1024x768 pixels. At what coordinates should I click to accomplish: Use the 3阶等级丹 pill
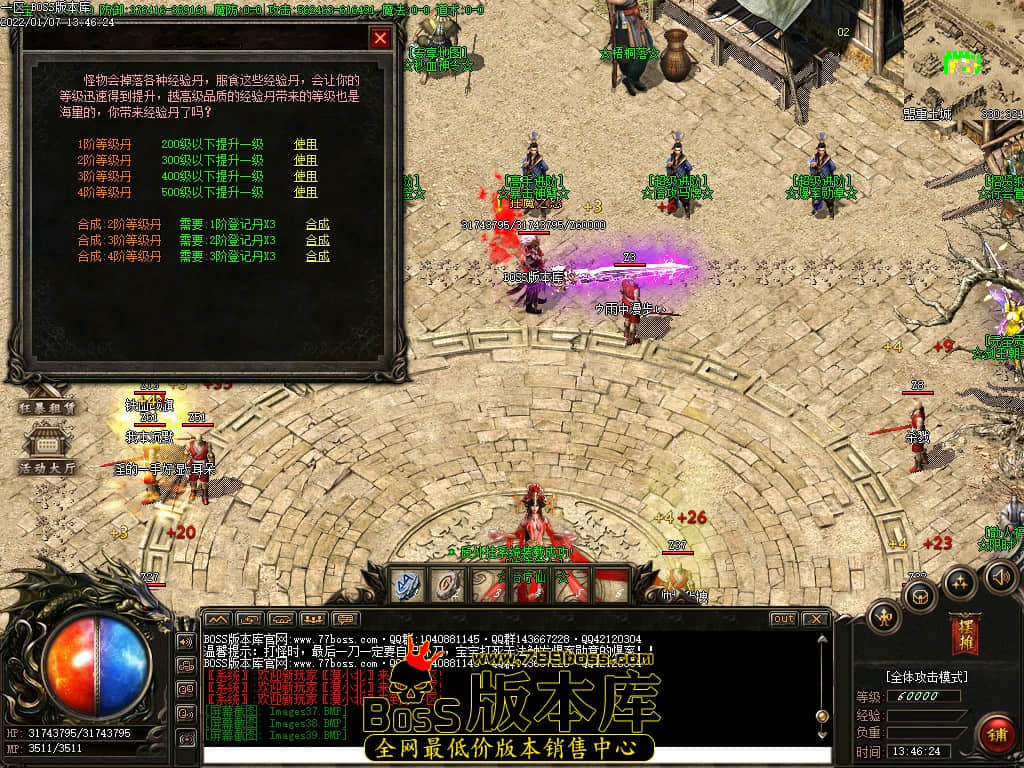coord(305,176)
